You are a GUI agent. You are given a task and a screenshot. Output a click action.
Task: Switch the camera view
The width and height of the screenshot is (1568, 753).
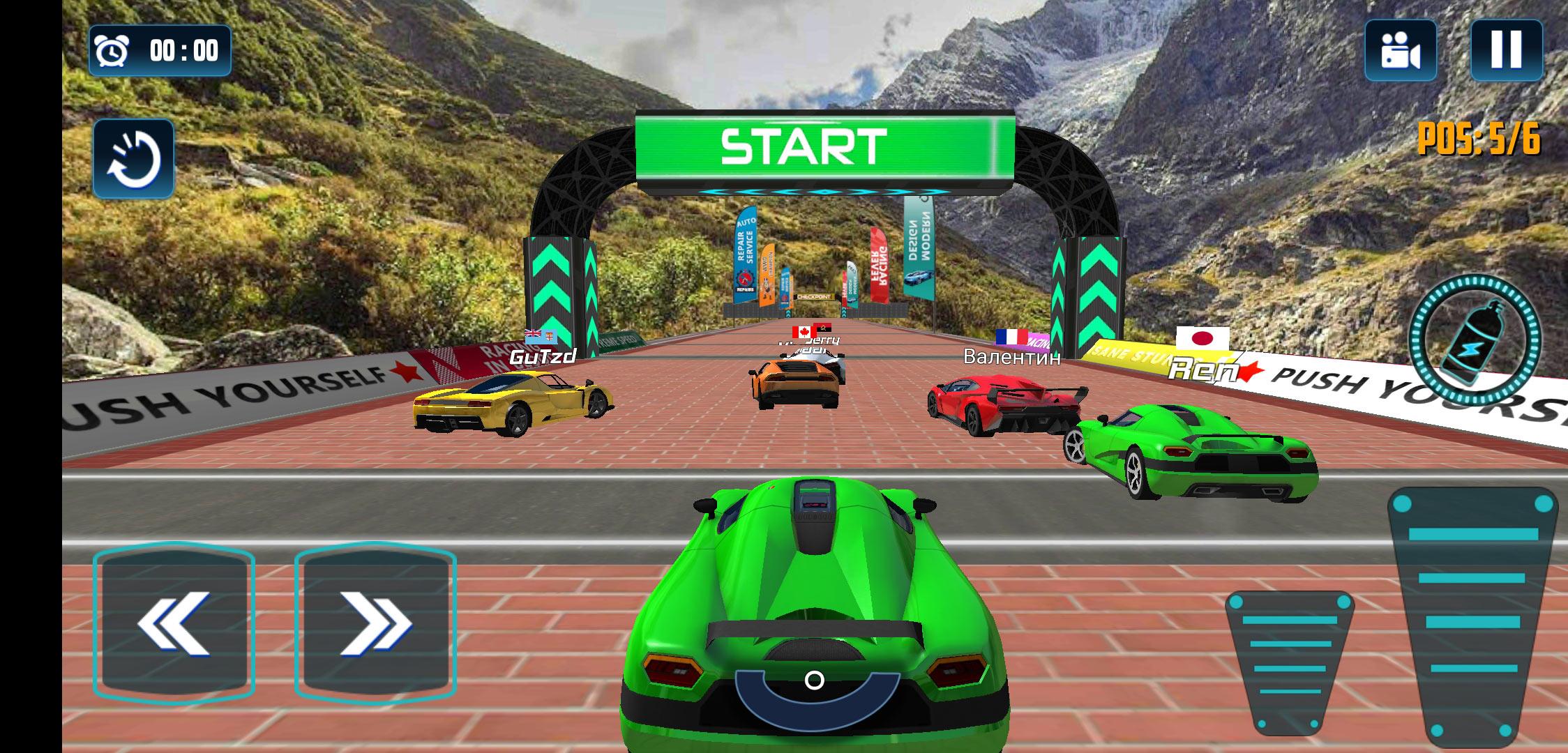pos(1400,50)
